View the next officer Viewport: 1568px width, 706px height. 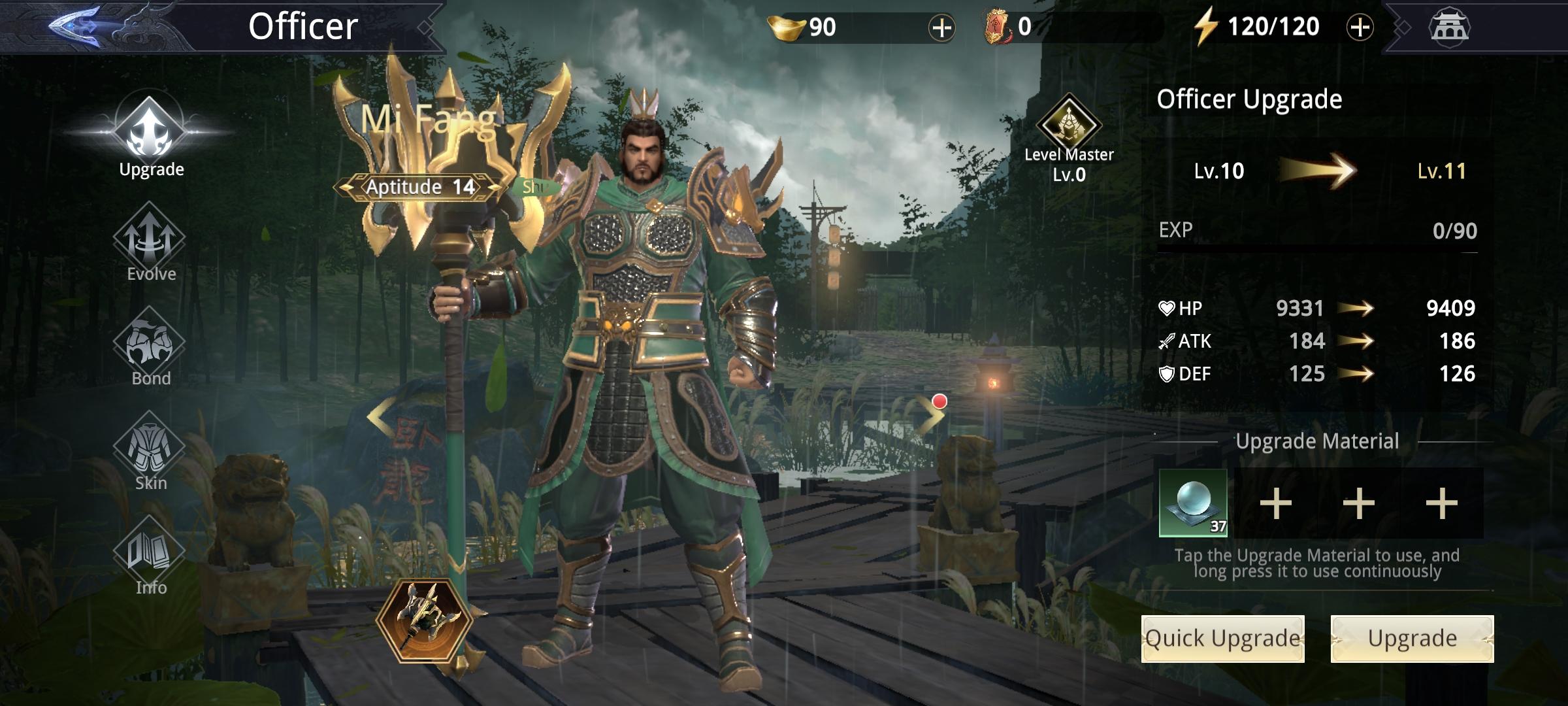930,416
